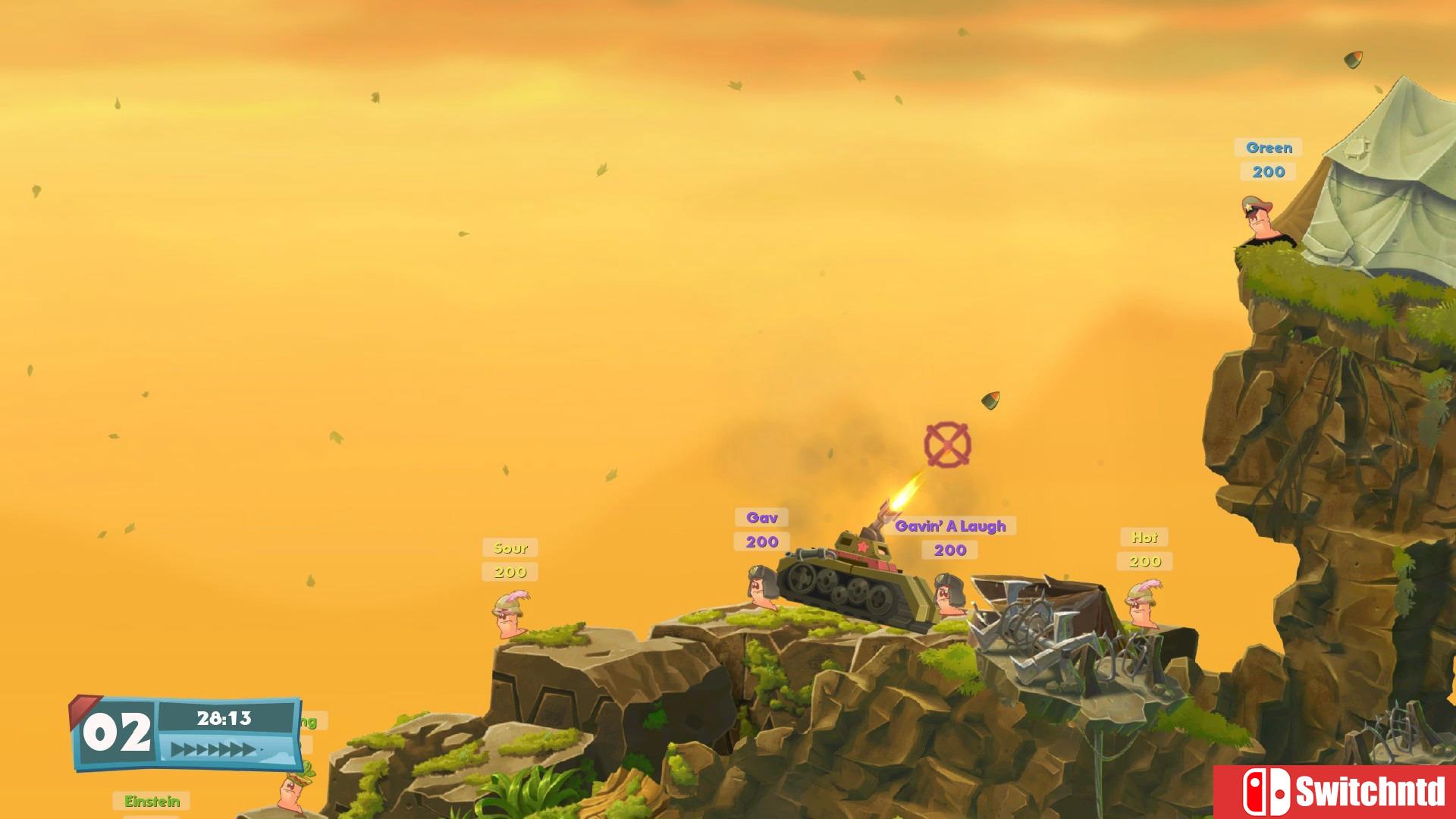
Task: Click the red flag ribbon on the turn counter
Action: pos(83,709)
